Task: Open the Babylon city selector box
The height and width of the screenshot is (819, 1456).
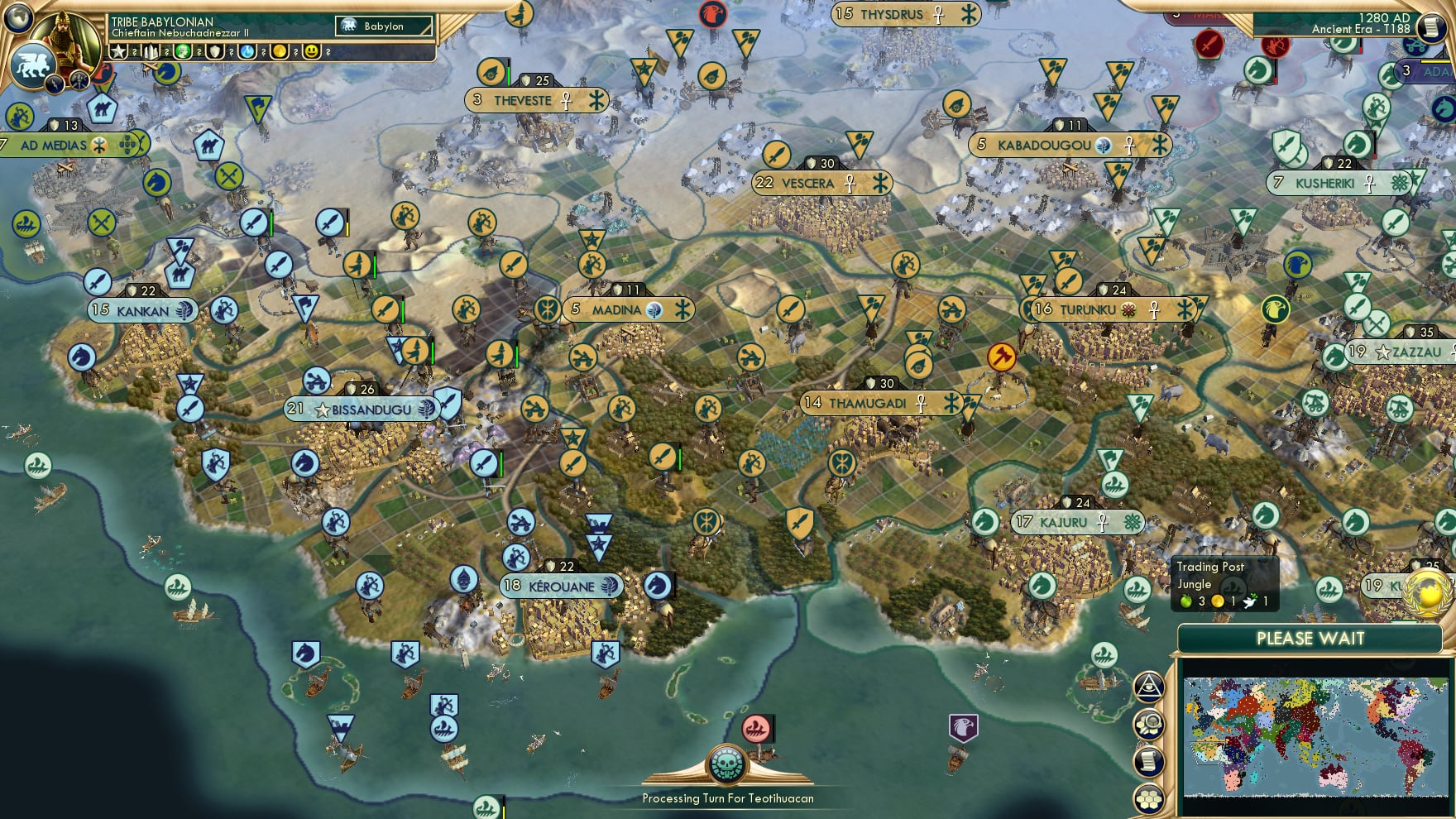Action: pyautogui.click(x=385, y=26)
